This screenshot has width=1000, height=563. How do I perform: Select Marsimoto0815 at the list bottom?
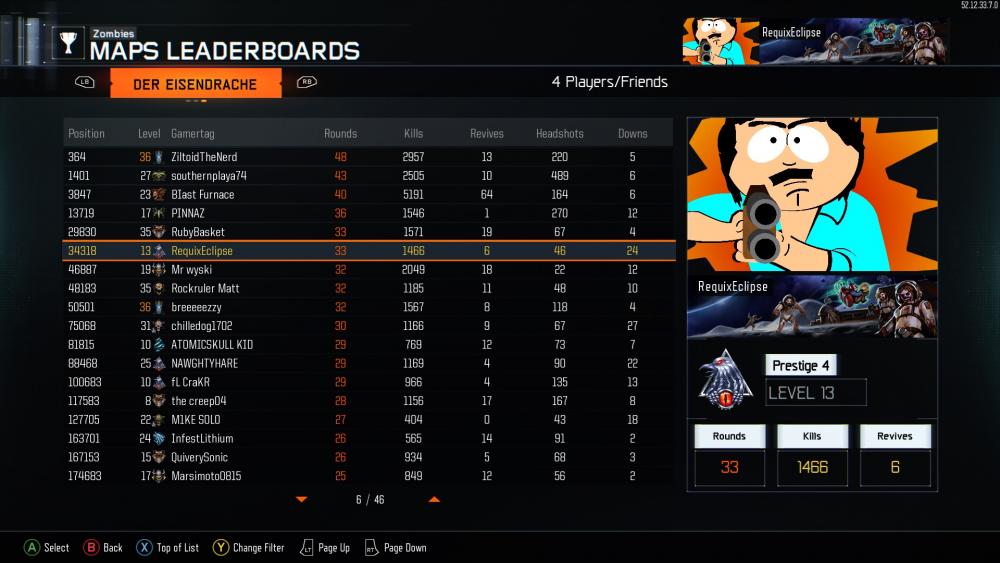click(x=368, y=476)
